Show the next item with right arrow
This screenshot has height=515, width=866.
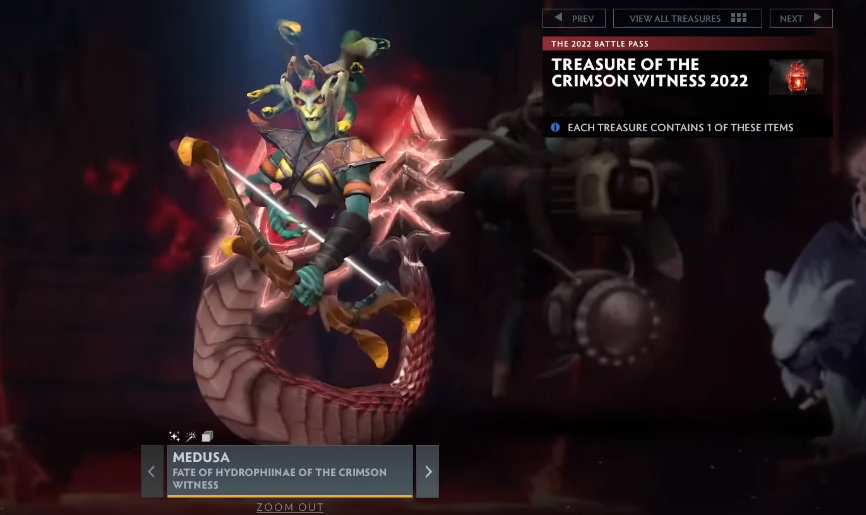pyautogui.click(x=427, y=472)
